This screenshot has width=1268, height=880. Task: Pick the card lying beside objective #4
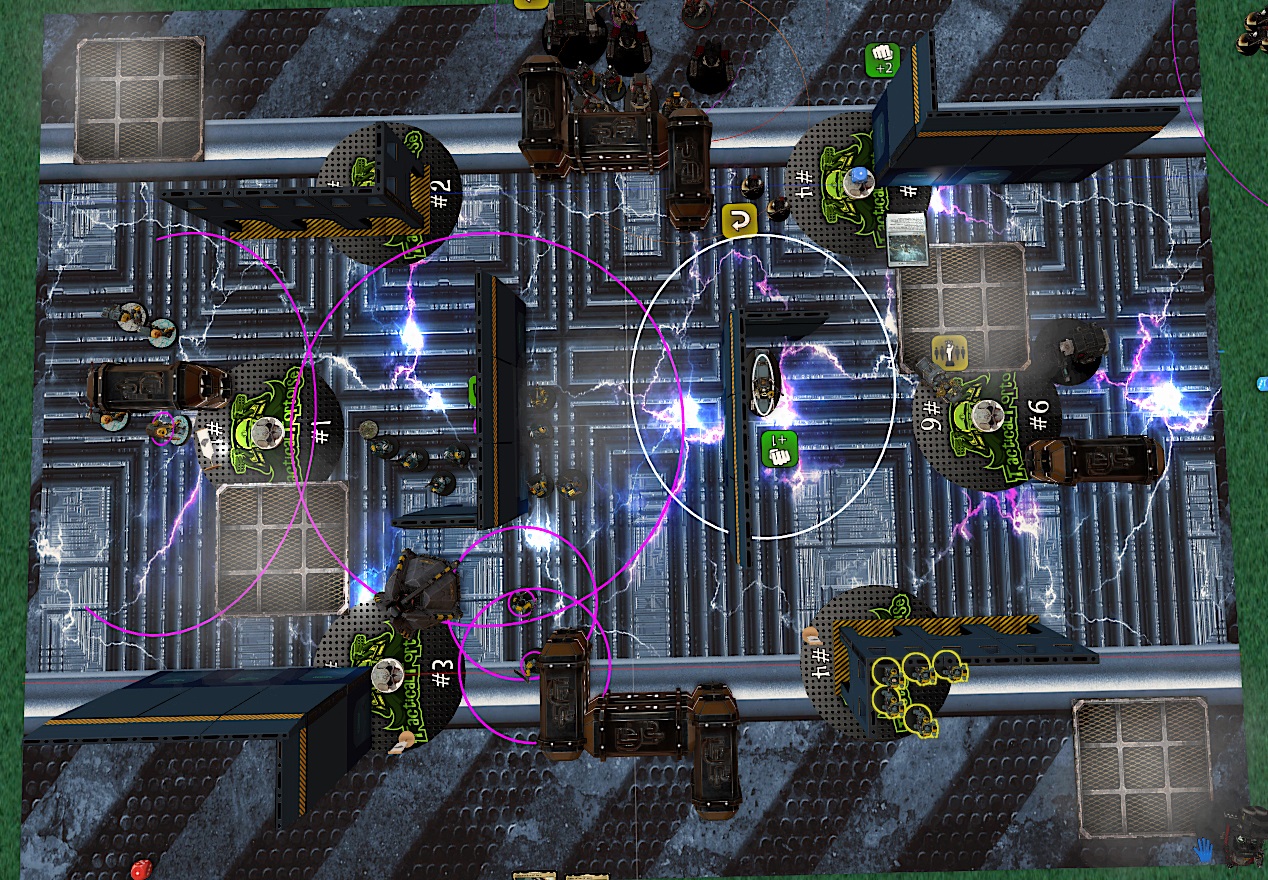(907, 239)
